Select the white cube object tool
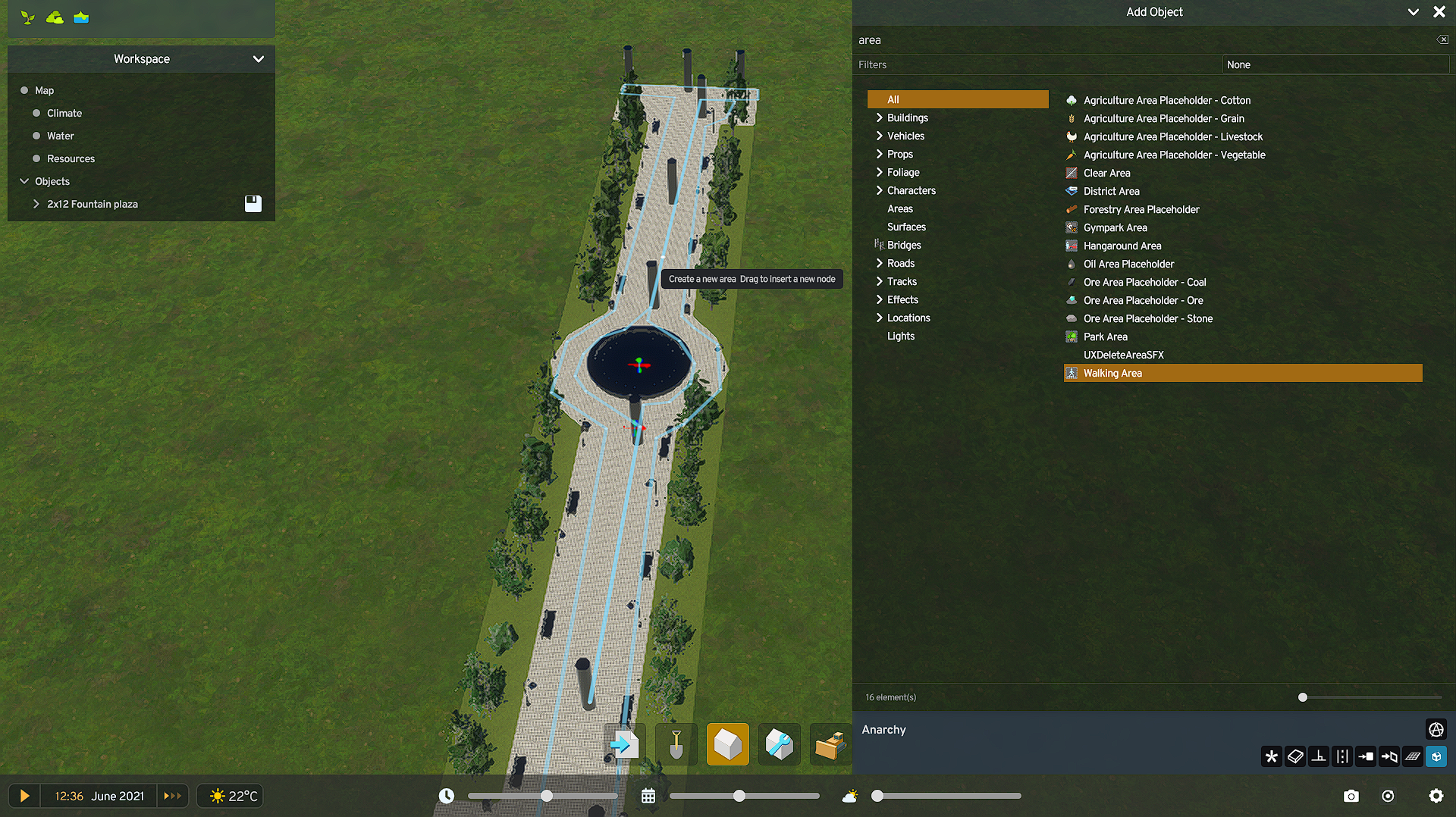The height and width of the screenshot is (817, 1456). (727, 744)
